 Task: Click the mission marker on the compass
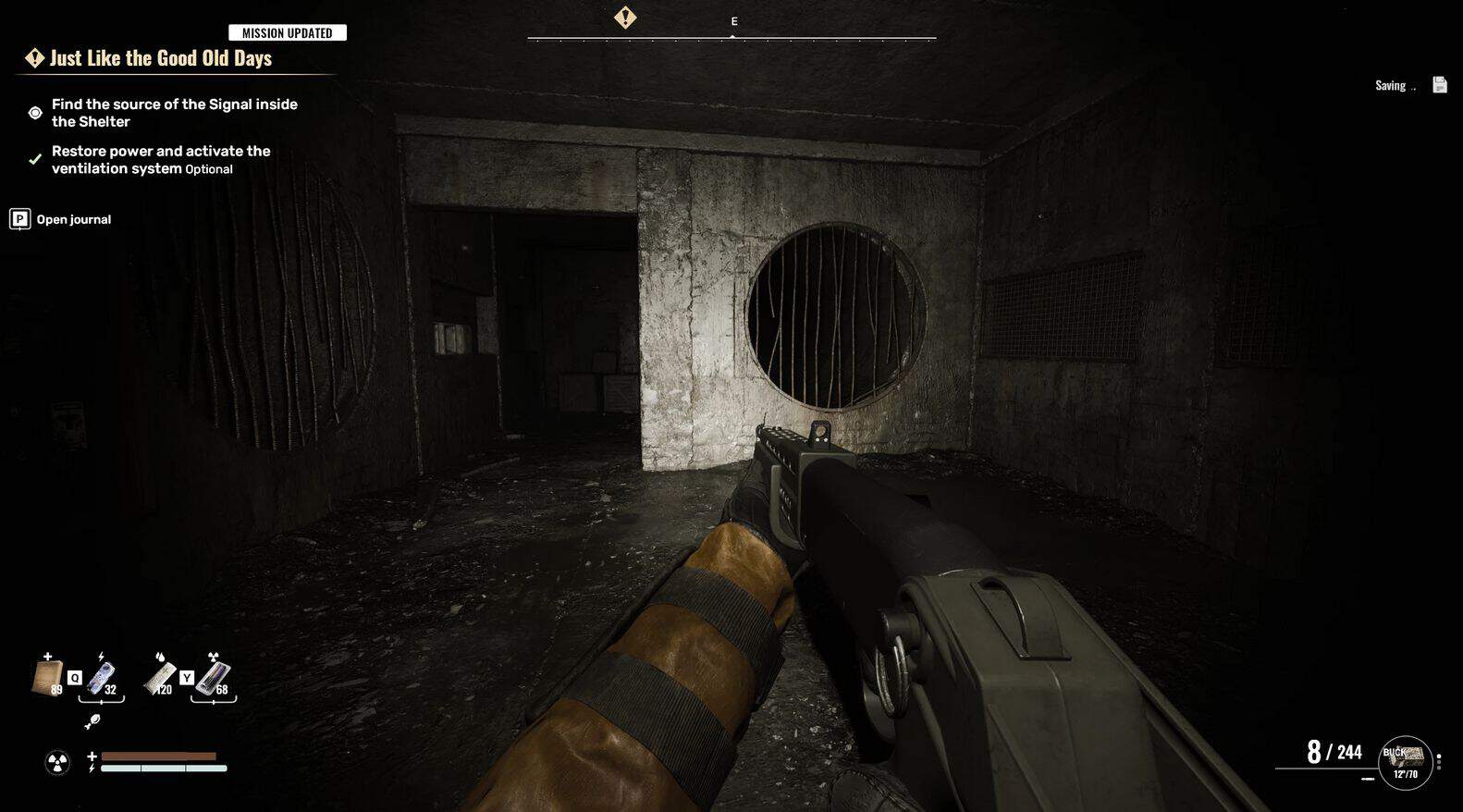[625, 18]
